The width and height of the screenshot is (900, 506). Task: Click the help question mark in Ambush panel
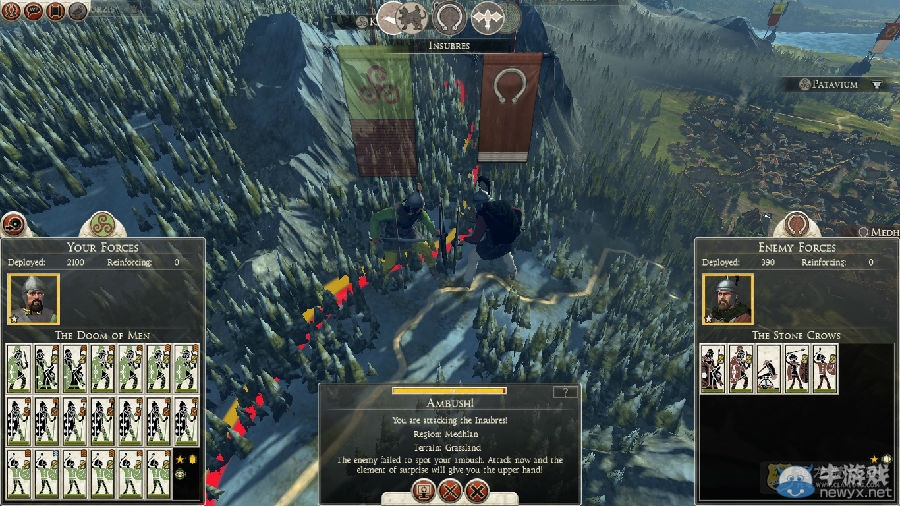(x=566, y=392)
